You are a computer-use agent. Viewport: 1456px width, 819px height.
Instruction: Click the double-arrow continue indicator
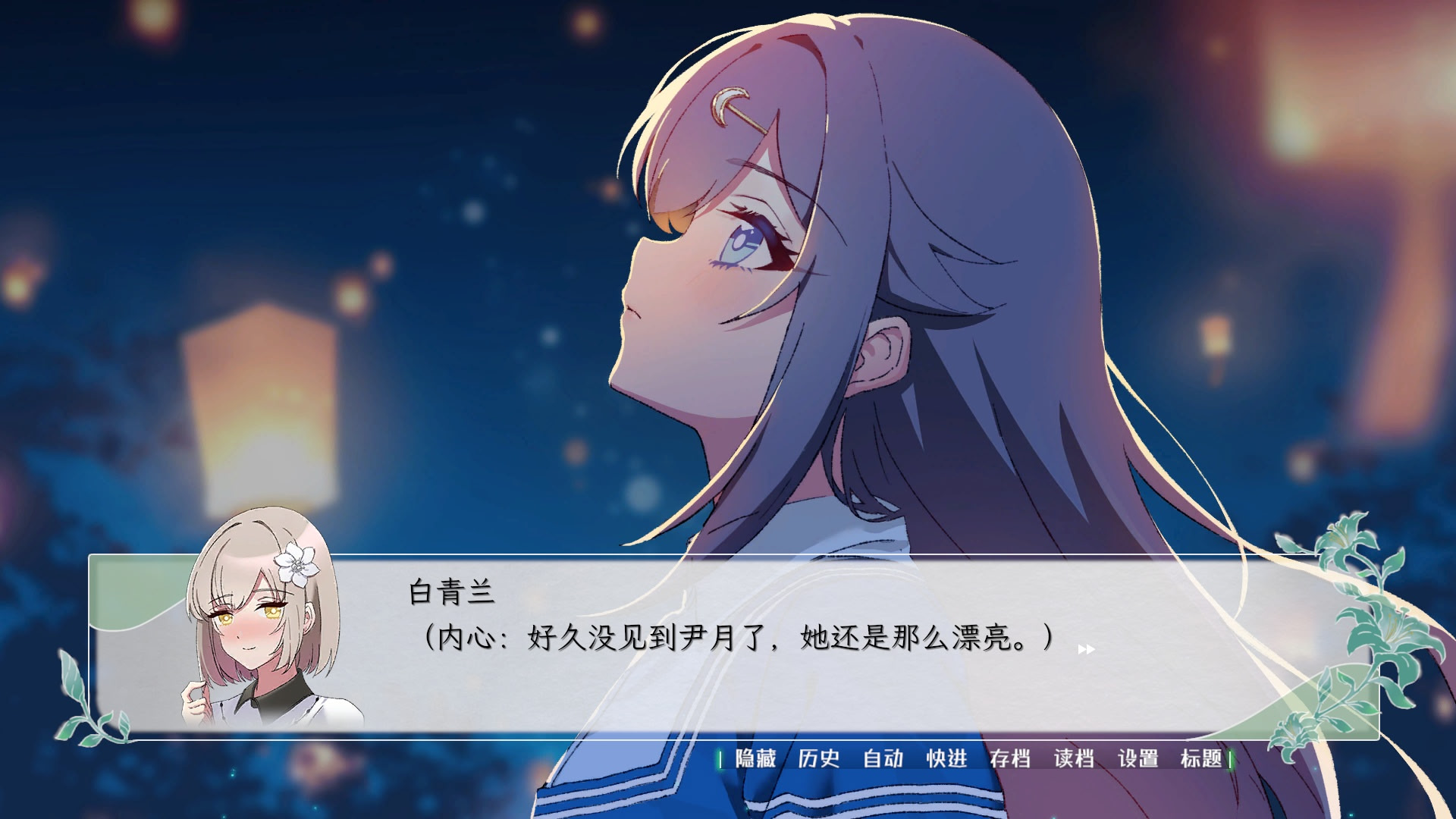(1087, 650)
